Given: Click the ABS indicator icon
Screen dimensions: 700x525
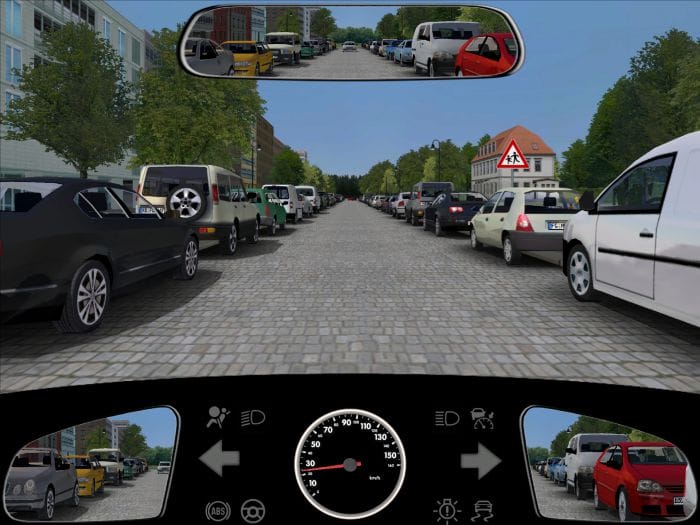Looking at the screenshot, I should [217, 510].
